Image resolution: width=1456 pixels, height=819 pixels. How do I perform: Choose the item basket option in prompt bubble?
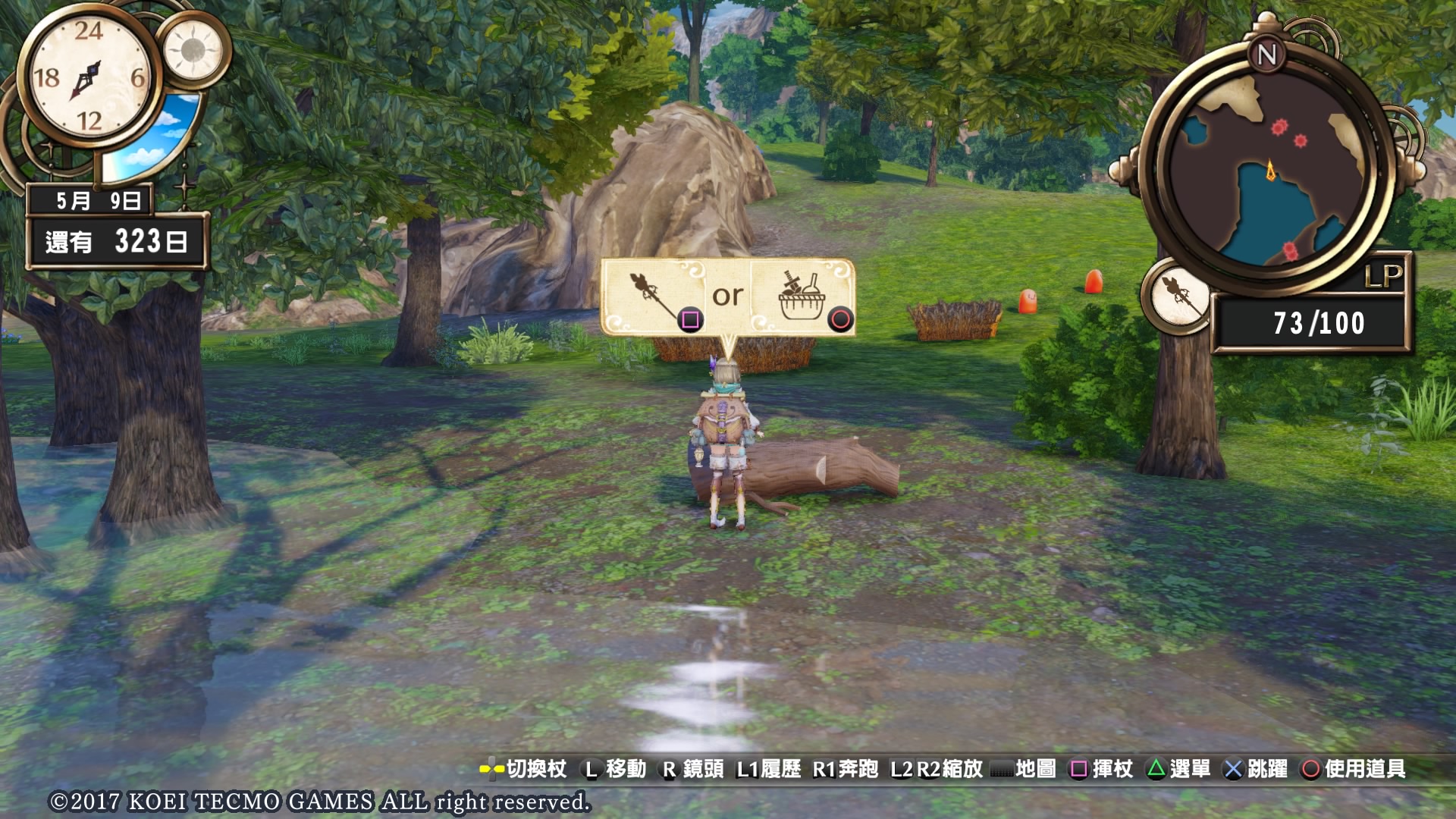[802, 297]
